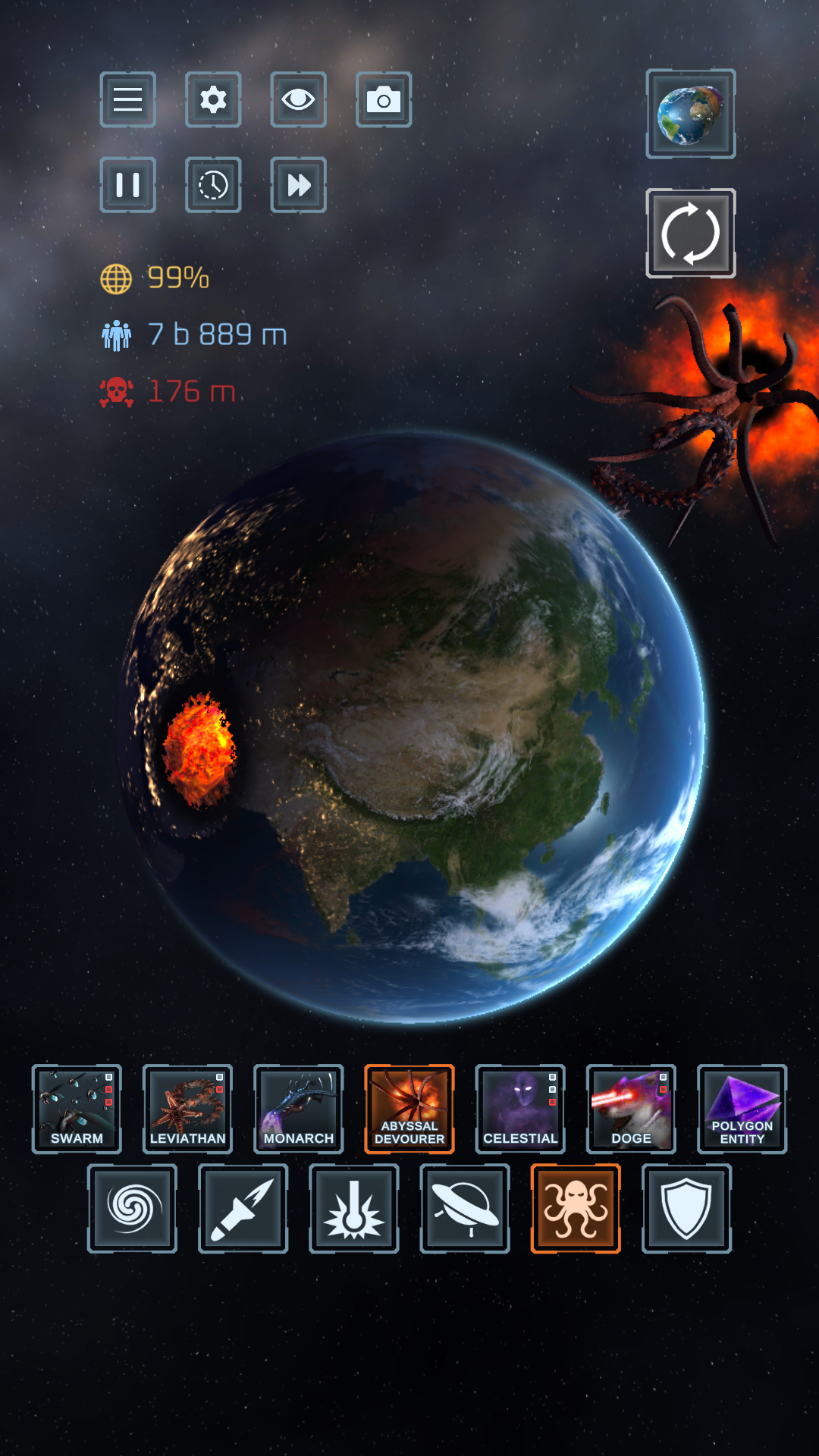Open the hamburger menu
The width and height of the screenshot is (819, 1456).
click(127, 99)
